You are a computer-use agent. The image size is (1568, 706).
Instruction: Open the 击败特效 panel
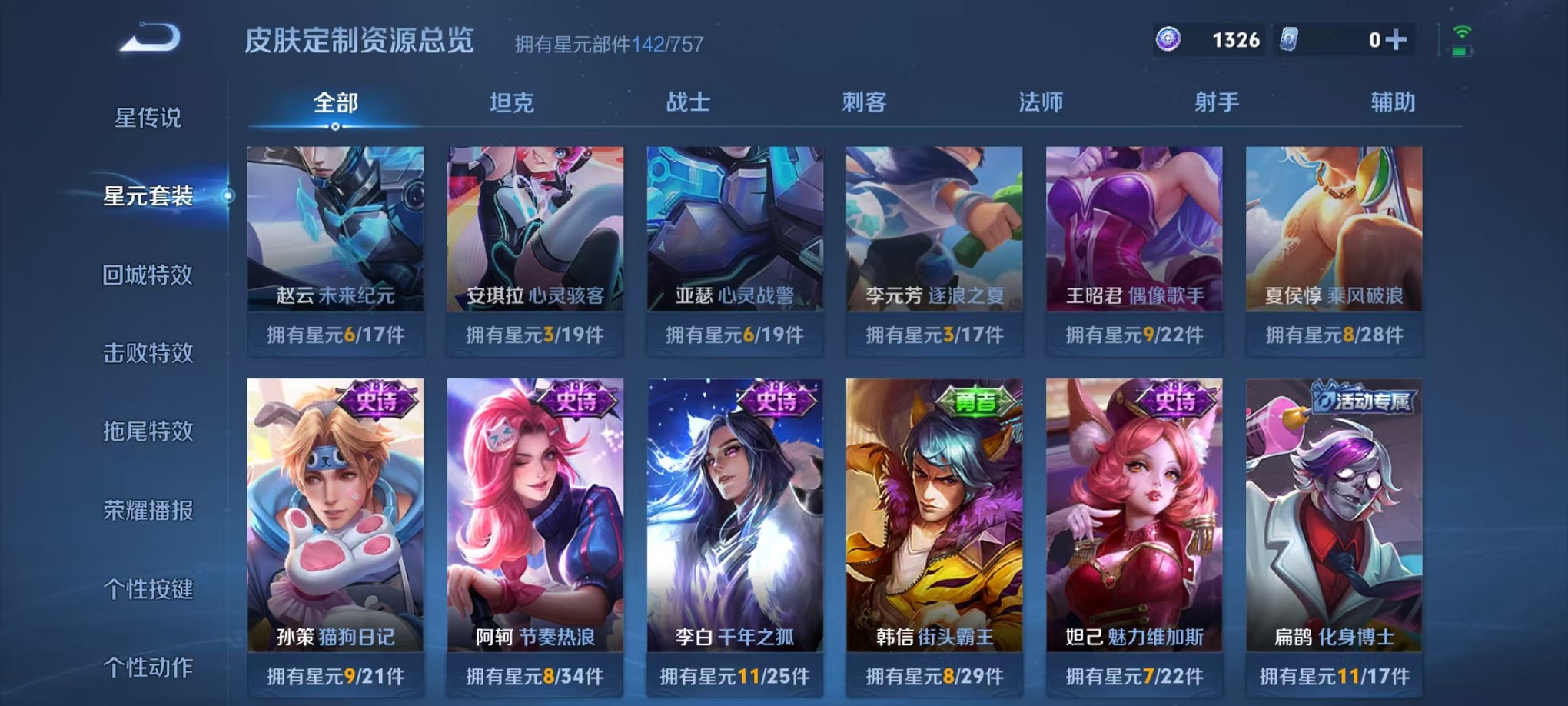[x=150, y=354]
